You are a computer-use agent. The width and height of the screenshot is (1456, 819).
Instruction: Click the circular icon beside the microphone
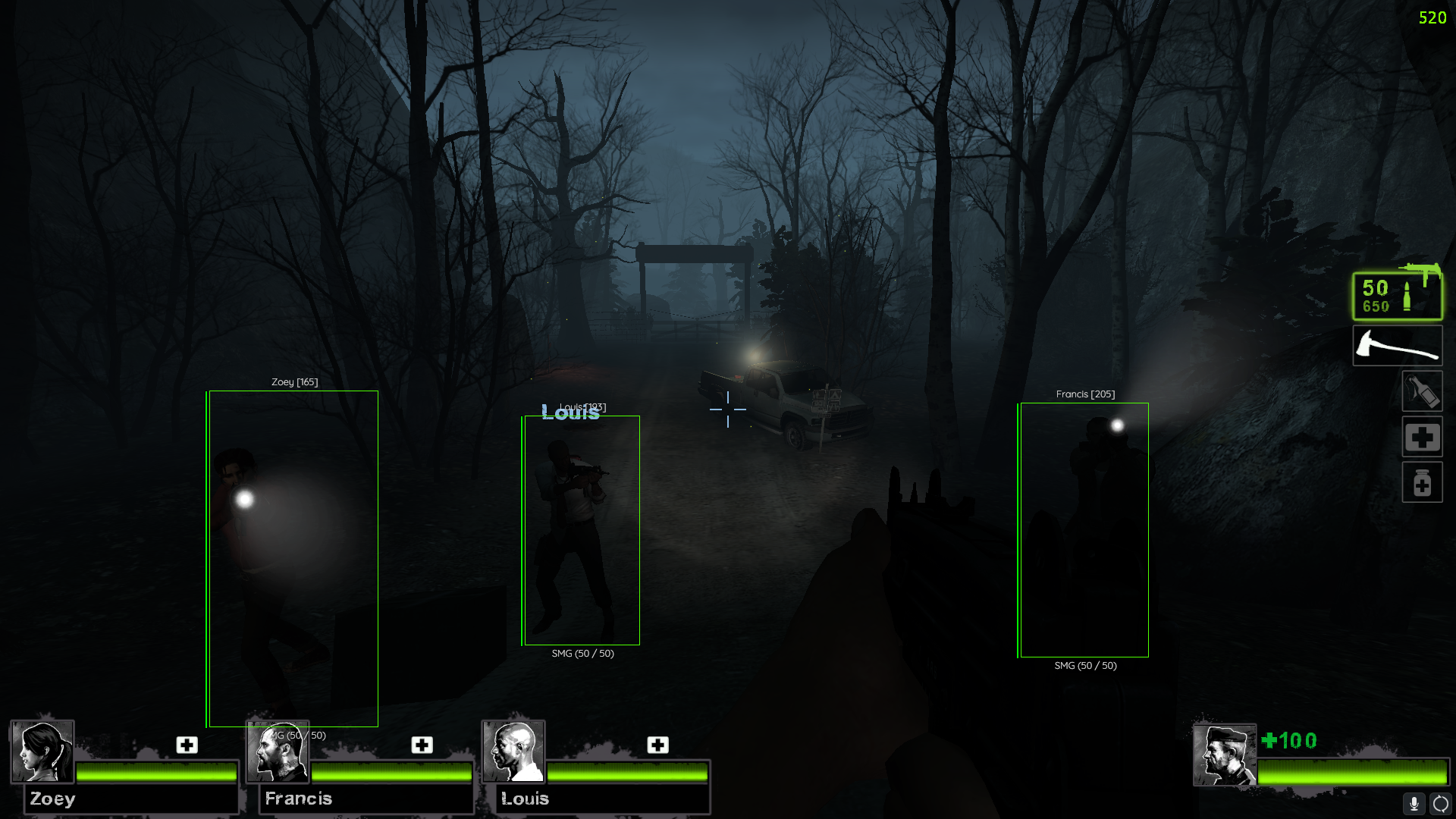point(1440,803)
